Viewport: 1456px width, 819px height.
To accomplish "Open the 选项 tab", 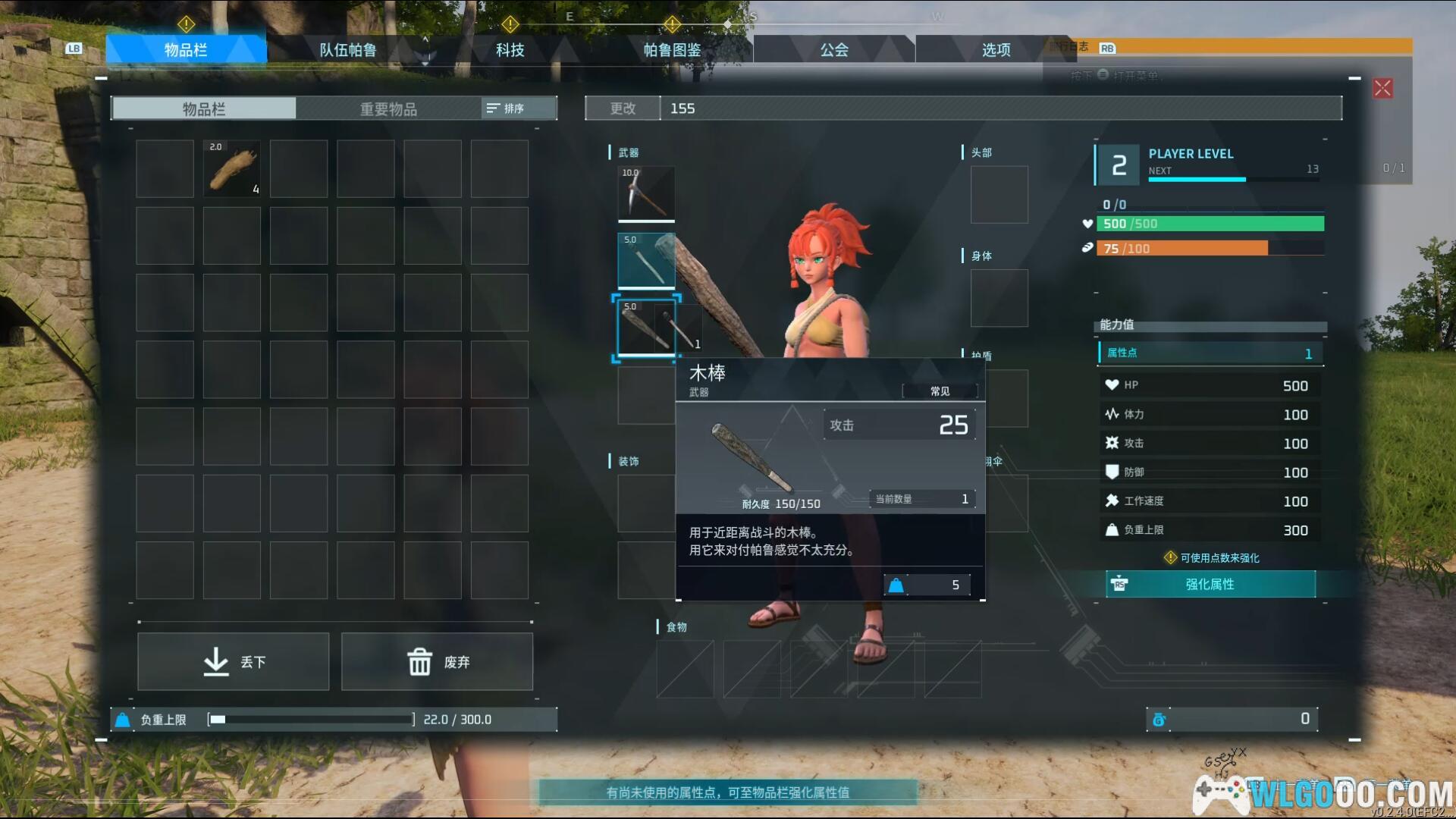I will pyautogui.click(x=996, y=50).
